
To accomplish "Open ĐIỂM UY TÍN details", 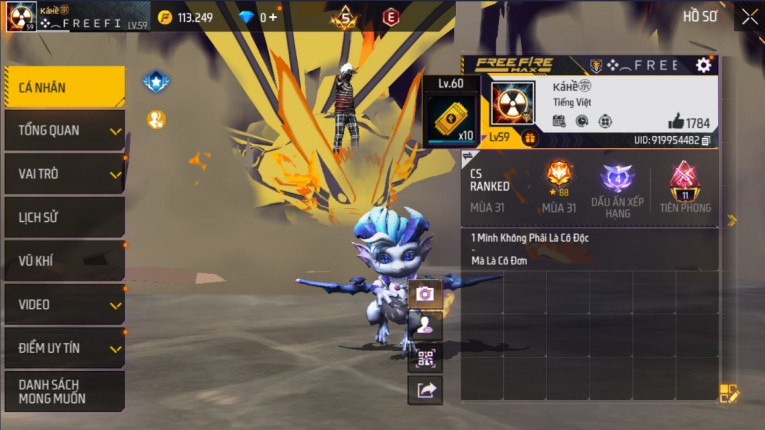I will point(64,348).
